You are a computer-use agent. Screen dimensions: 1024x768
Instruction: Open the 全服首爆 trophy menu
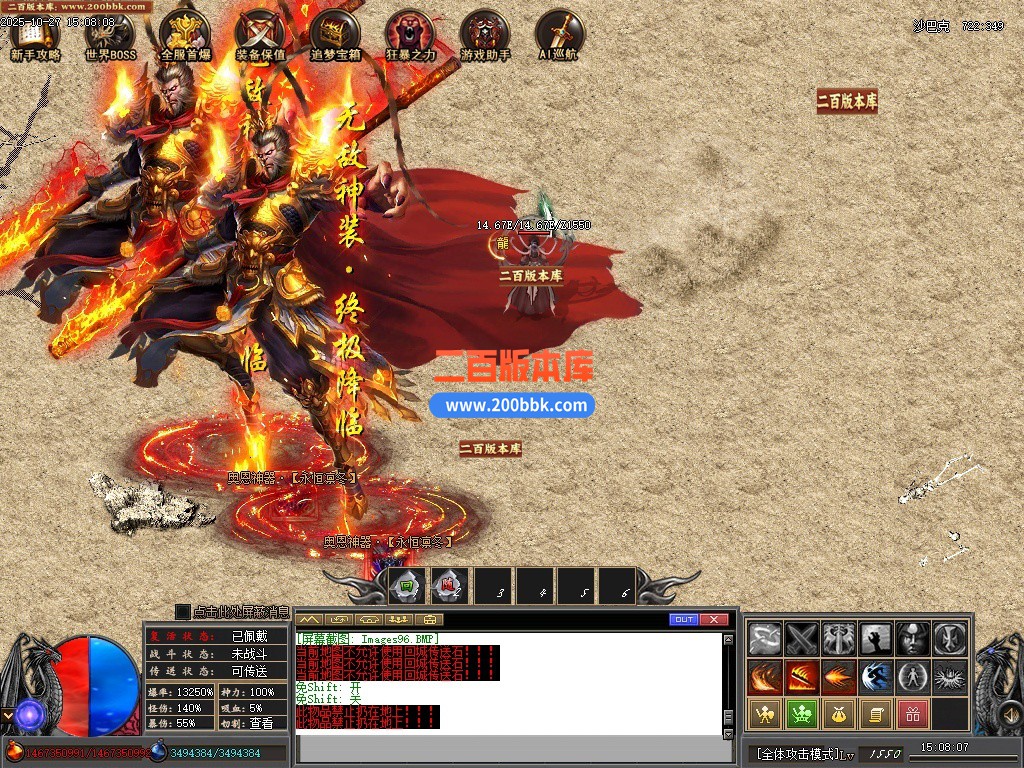tap(185, 37)
